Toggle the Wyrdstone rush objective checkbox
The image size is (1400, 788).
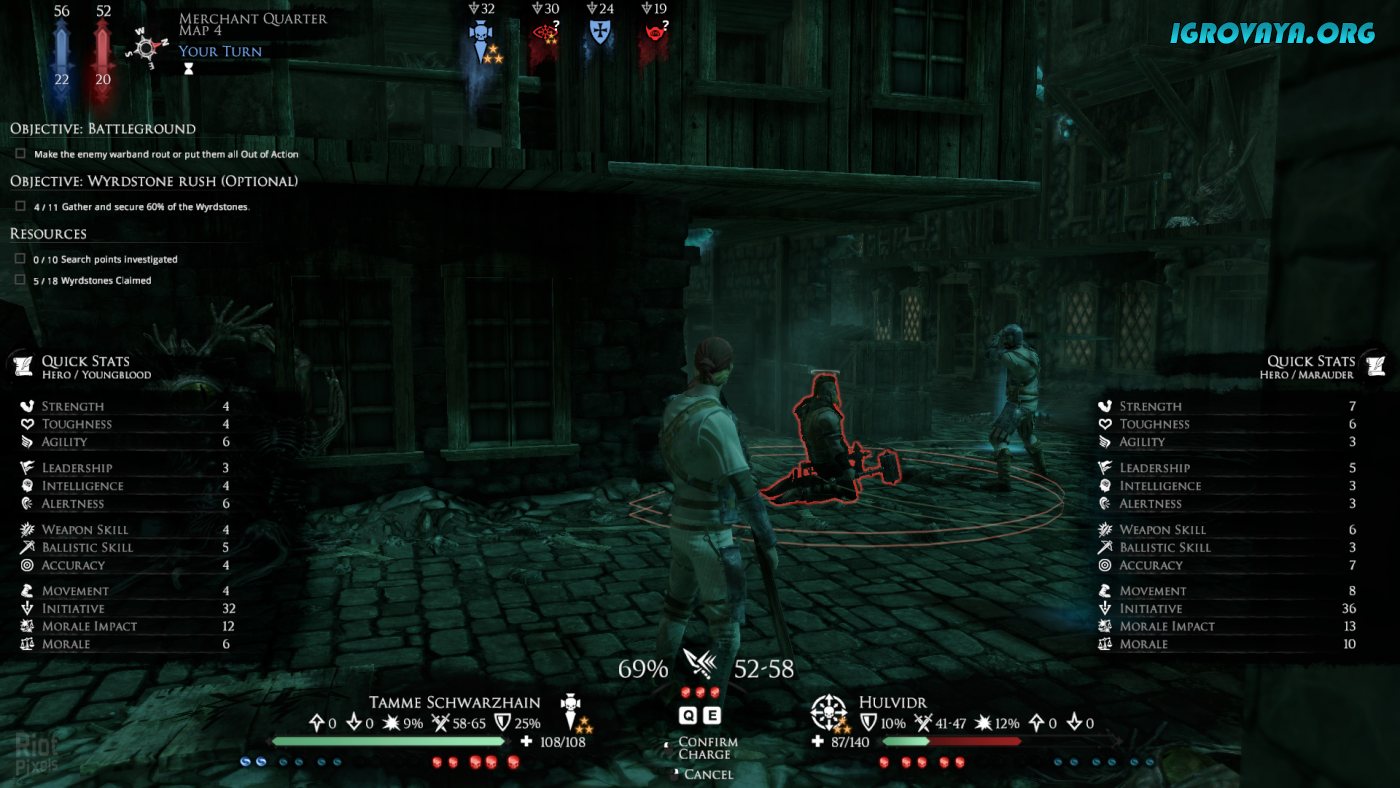(21, 206)
